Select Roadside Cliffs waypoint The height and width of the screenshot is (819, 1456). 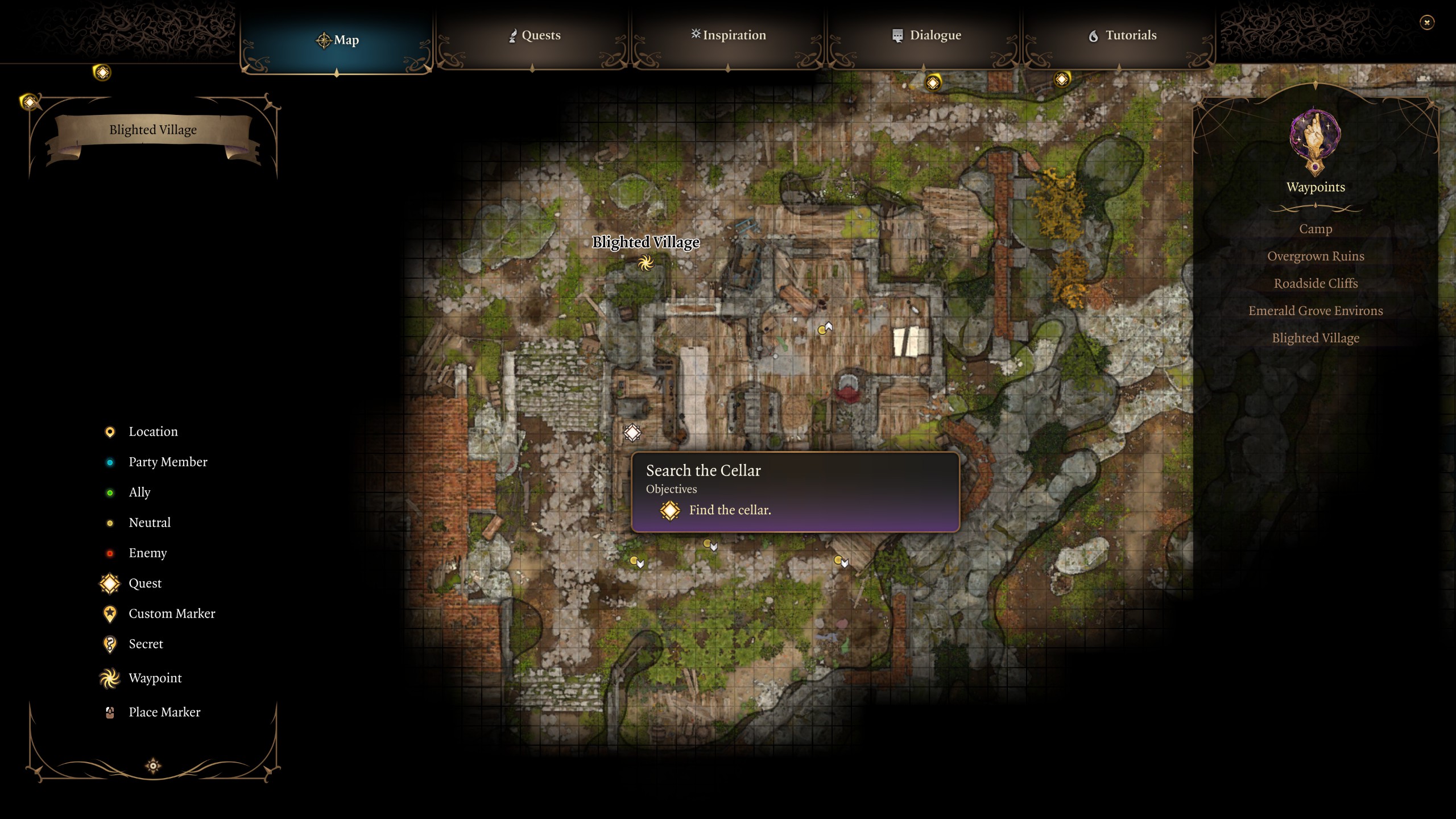point(1315,283)
